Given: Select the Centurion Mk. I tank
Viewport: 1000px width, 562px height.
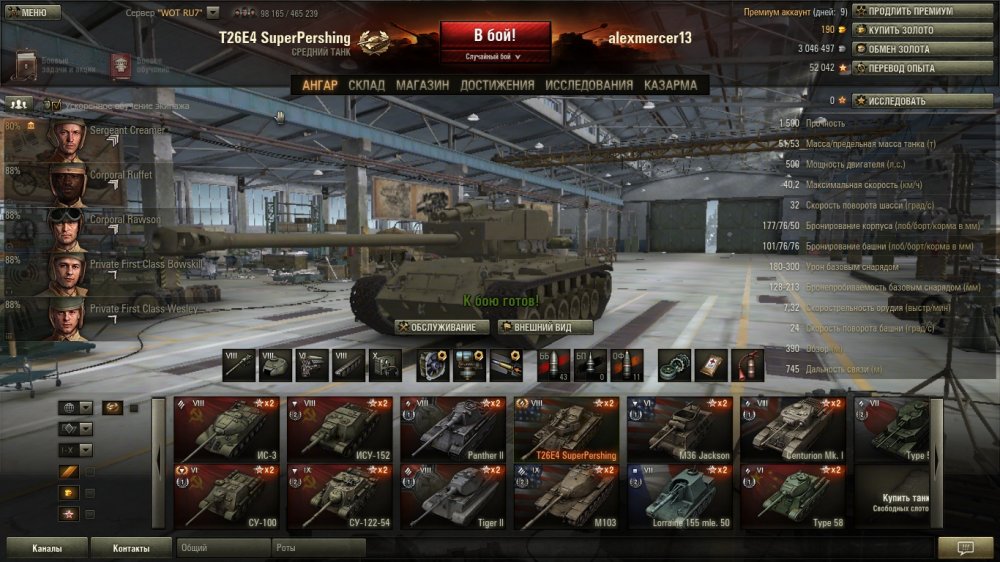Looking at the screenshot, I should click(x=795, y=429).
